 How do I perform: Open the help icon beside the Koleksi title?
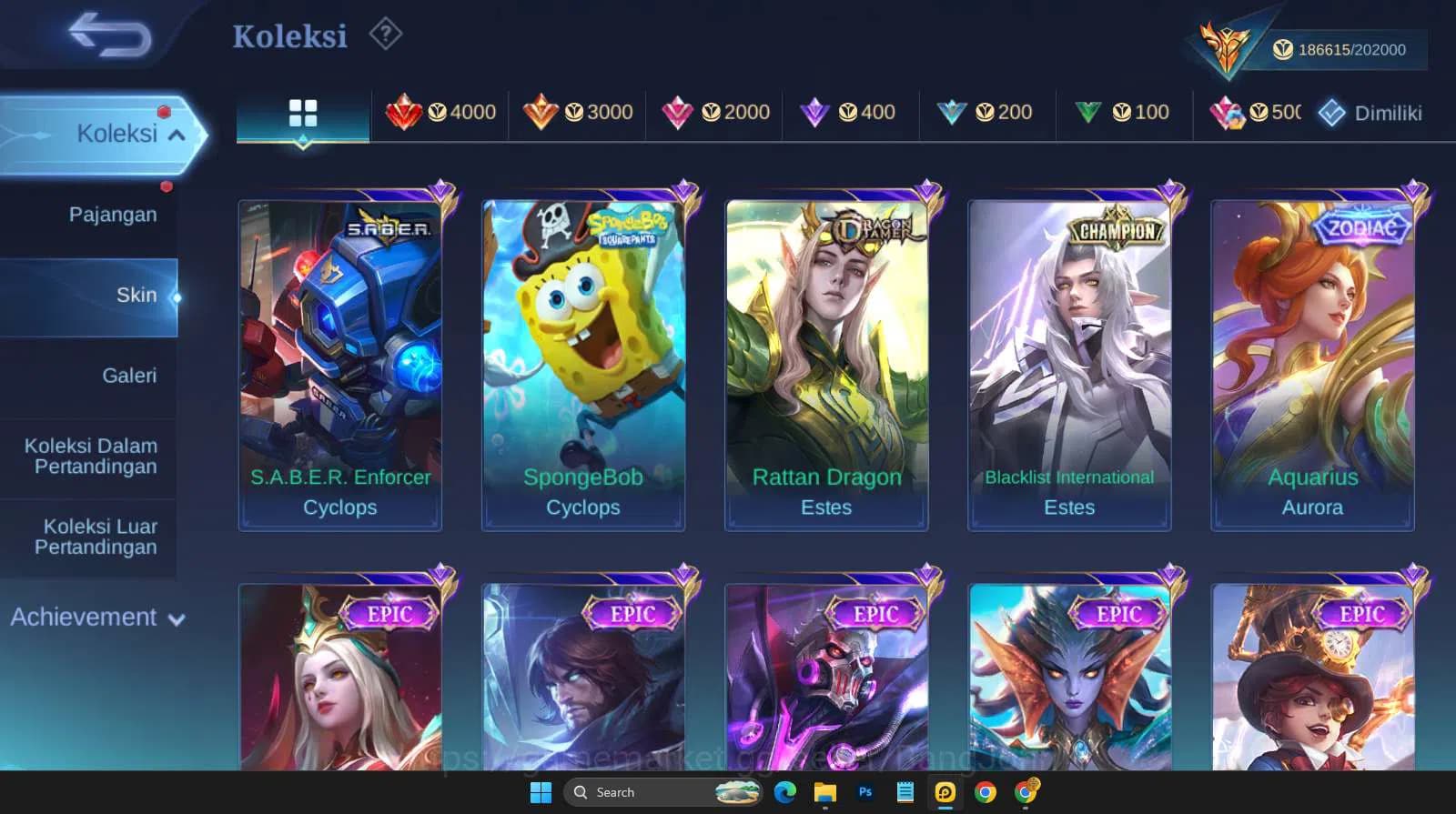387,34
